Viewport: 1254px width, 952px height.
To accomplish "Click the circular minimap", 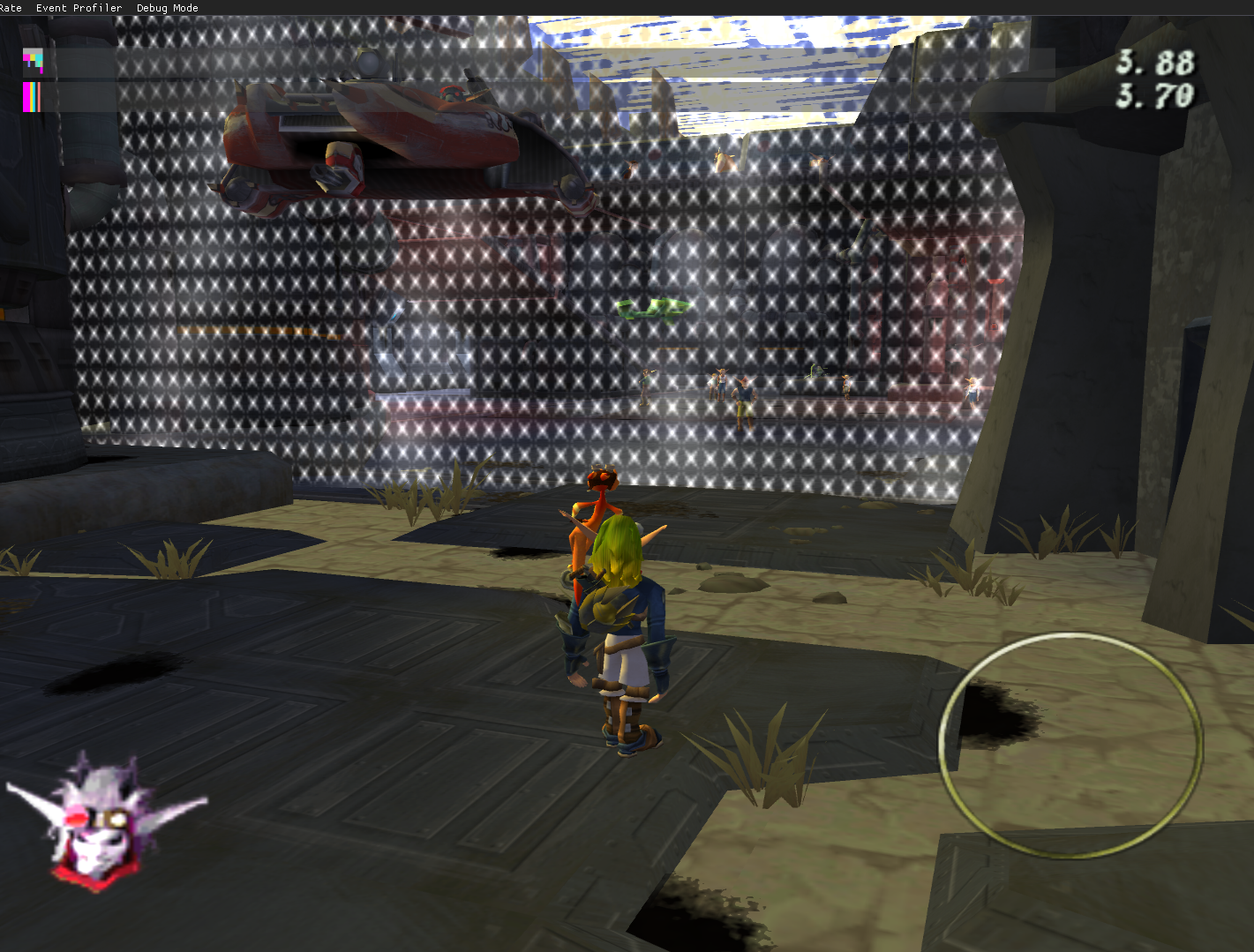I will pyautogui.click(x=1070, y=746).
